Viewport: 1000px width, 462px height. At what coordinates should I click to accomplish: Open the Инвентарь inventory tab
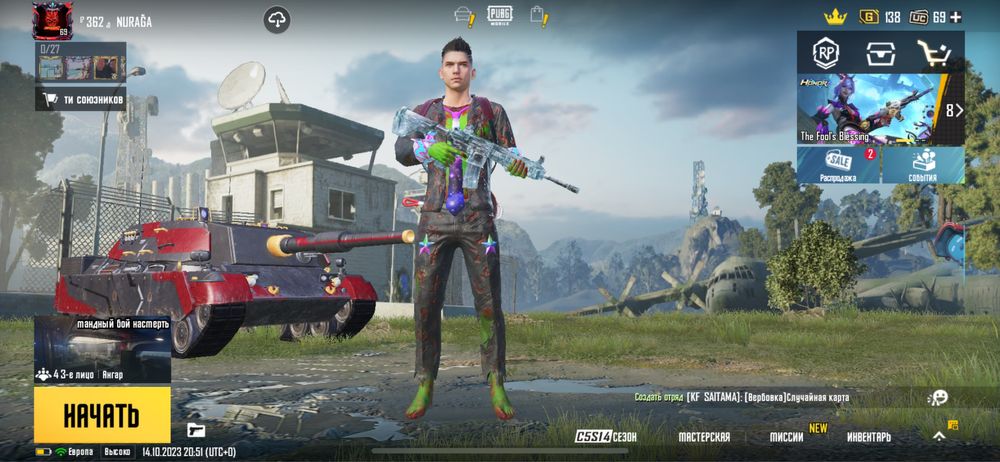pyautogui.click(x=869, y=437)
